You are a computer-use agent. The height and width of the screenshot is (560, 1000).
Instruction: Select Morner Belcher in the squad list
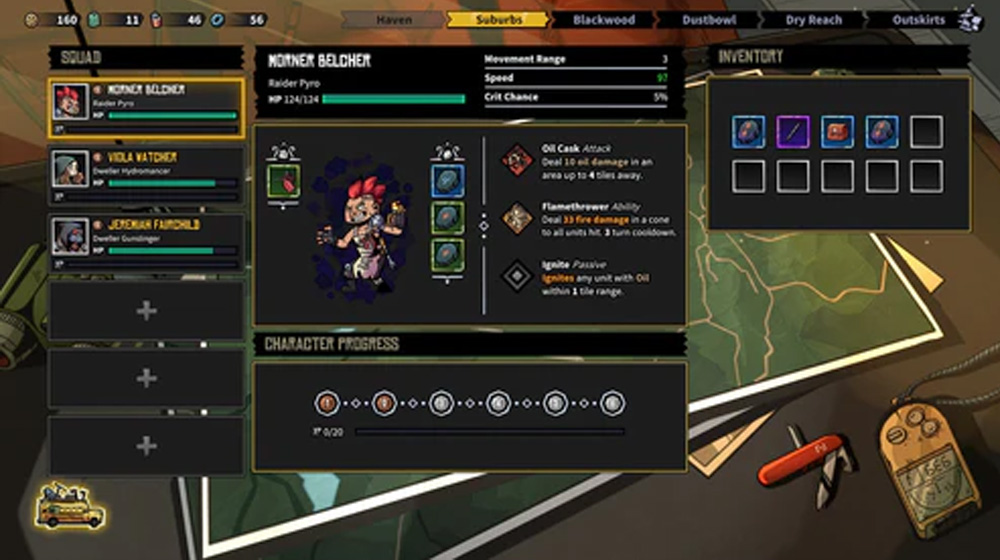[x=146, y=107]
